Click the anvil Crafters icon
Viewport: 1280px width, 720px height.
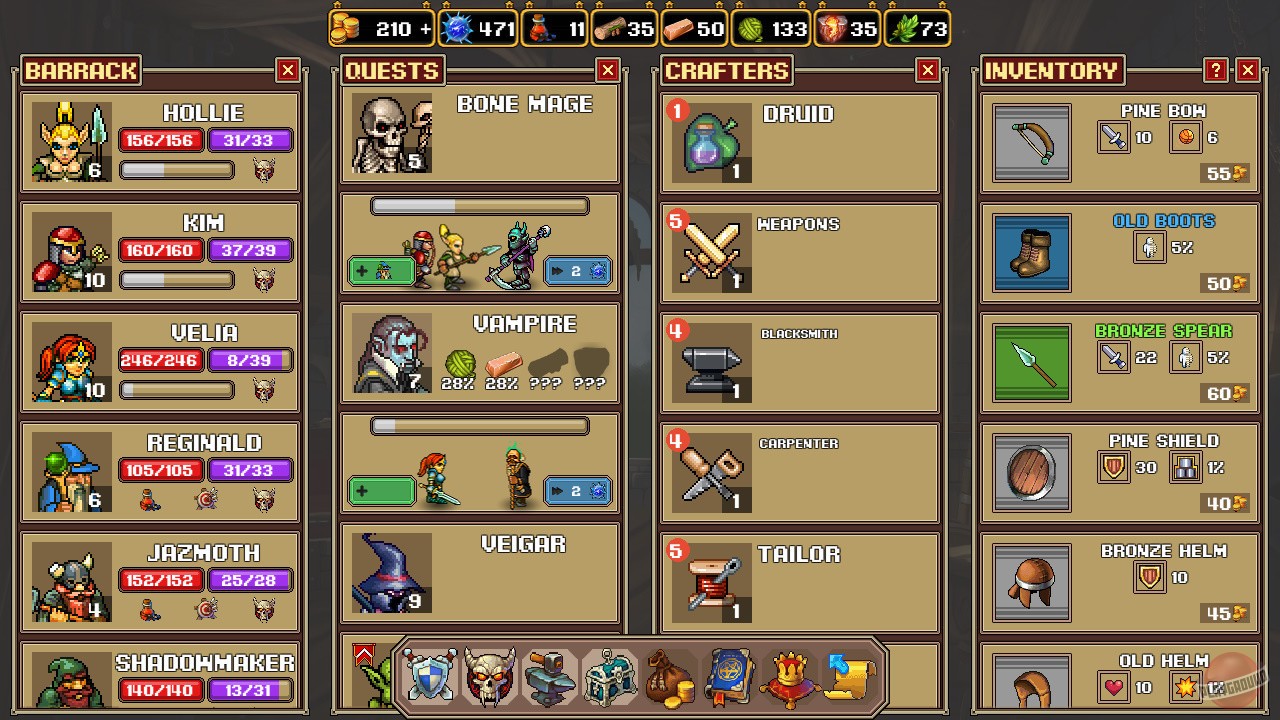coord(550,678)
